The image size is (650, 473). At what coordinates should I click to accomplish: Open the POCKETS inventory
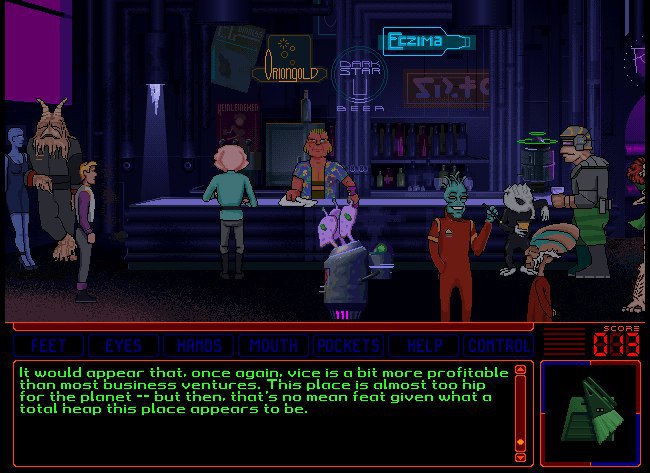click(349, 345)
